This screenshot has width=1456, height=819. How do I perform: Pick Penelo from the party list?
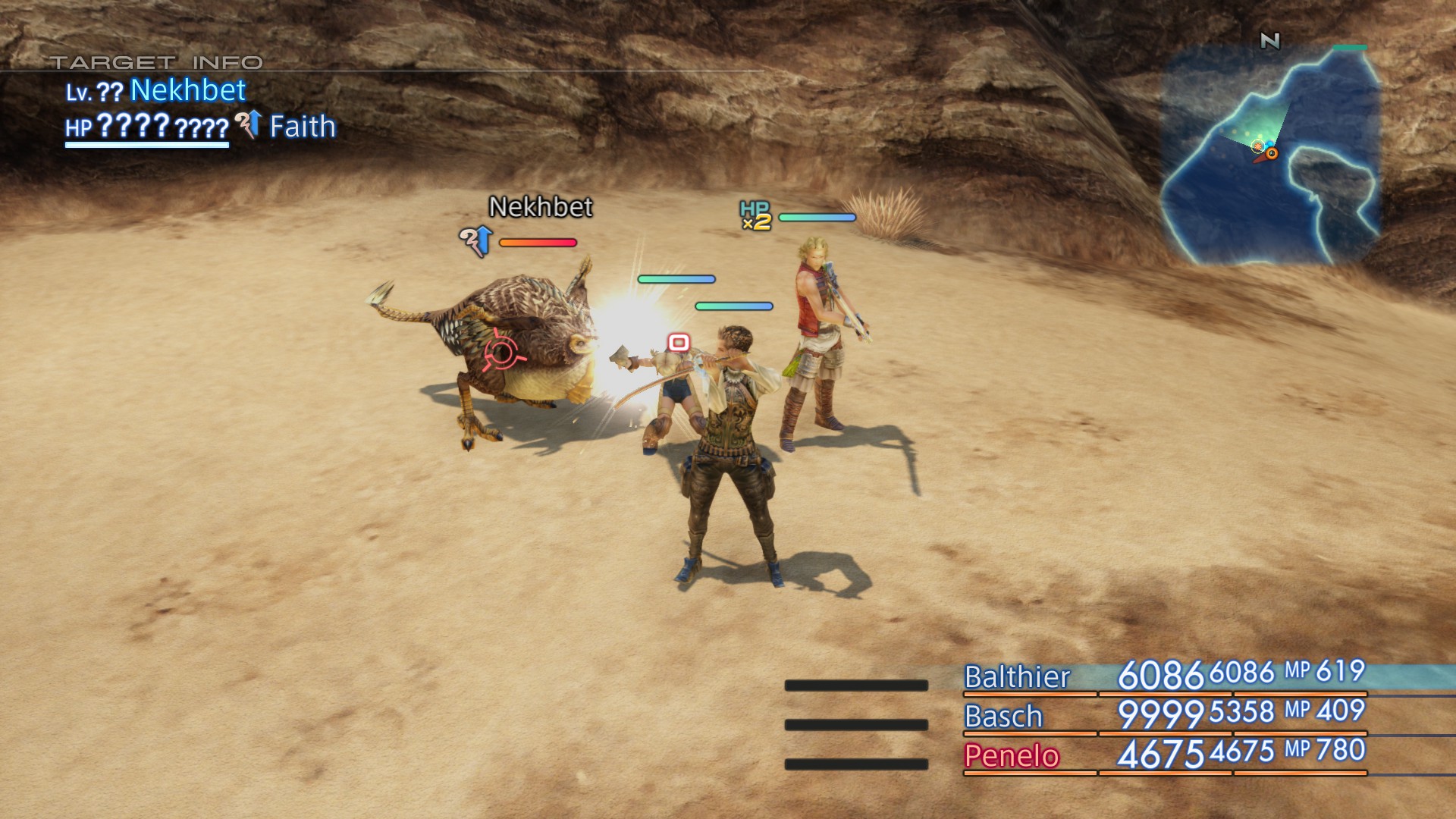[x=1011, y=756]
